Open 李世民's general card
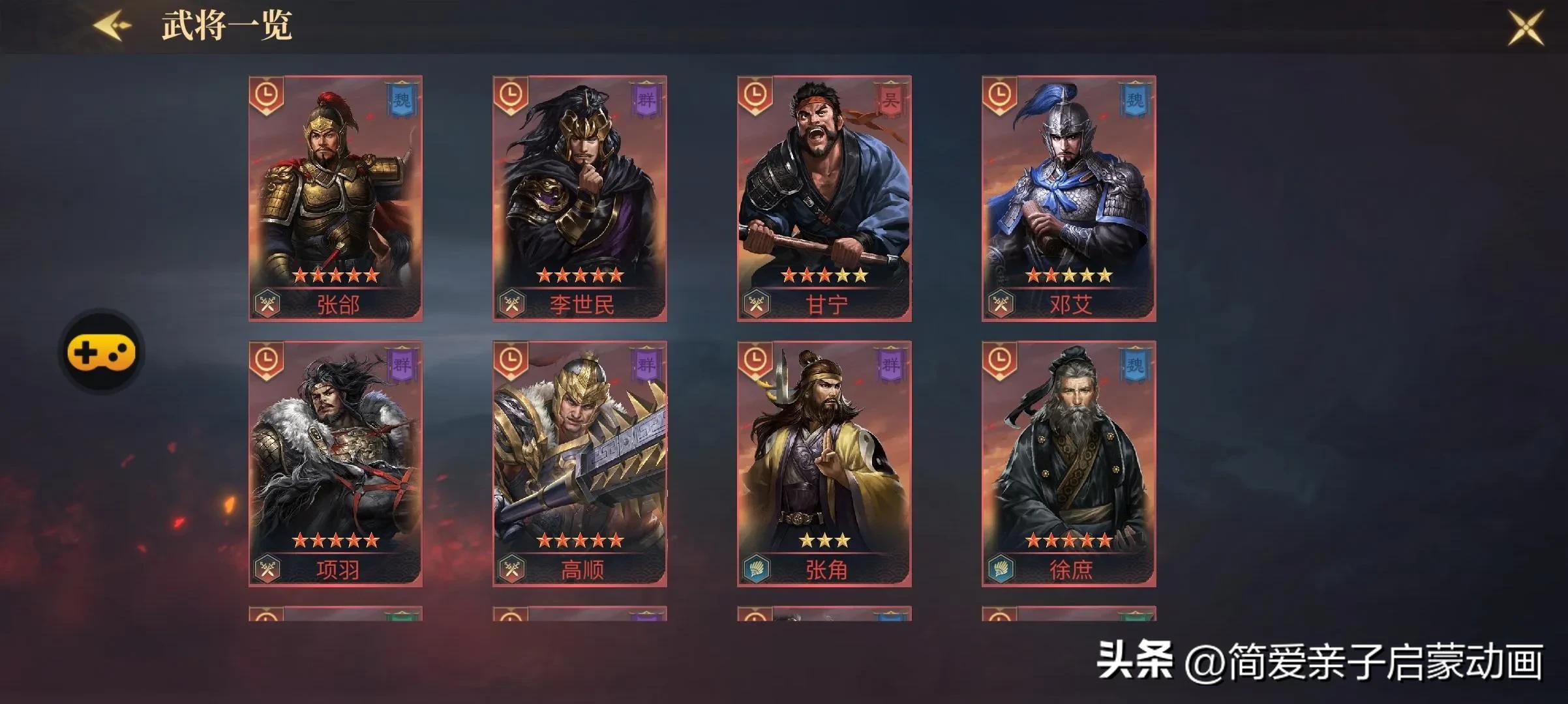This screenshot has width=1568, height=704. [580, 196]
